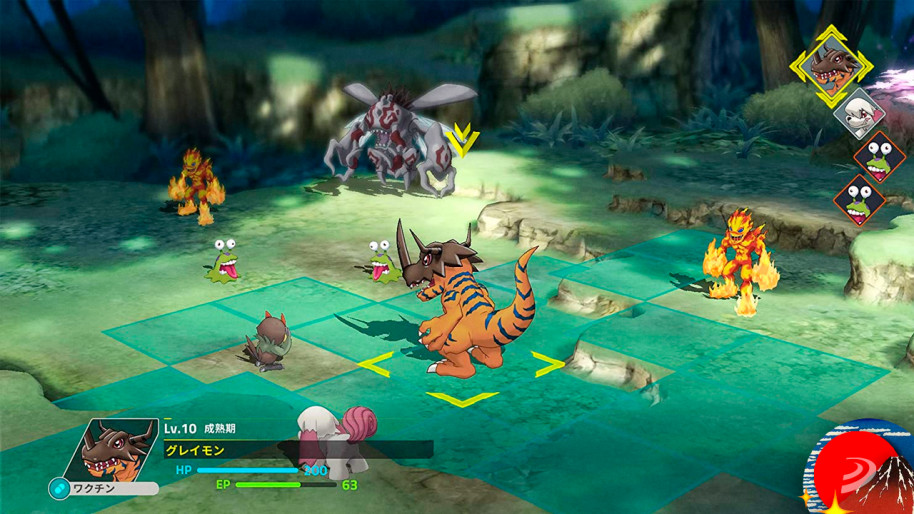Click Greymon's portrait in the status panel
Image resolution: width=914 pixels, height=514 pixels.
[112, 449]
